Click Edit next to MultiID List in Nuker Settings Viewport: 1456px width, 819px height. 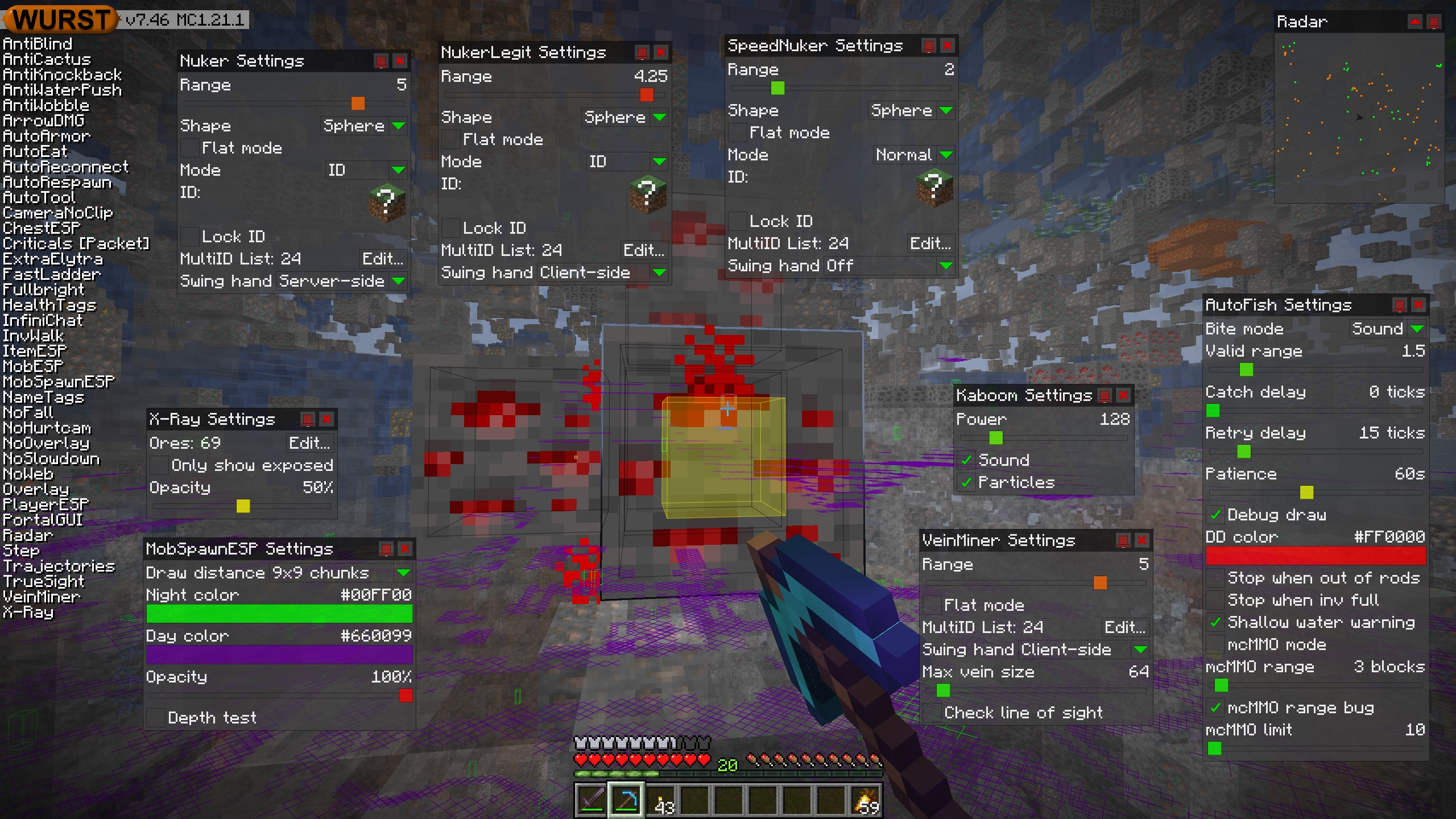pos(382,259)
